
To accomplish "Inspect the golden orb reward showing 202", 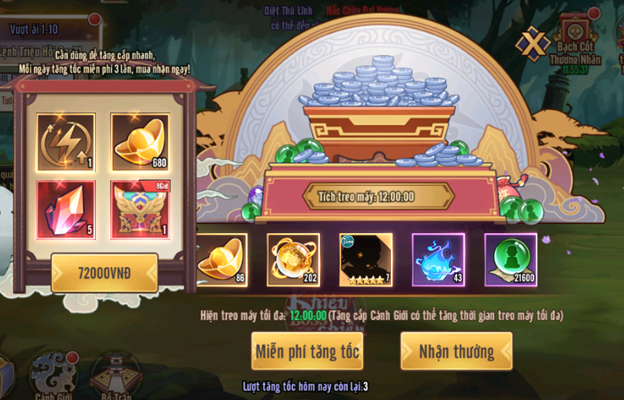I will (x=293, y=259).
